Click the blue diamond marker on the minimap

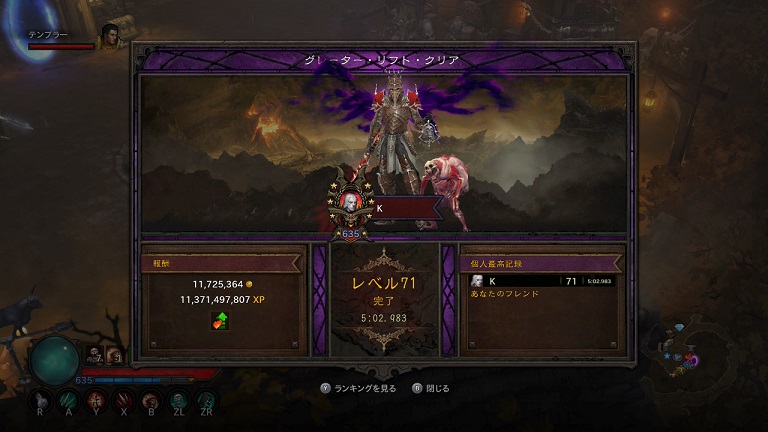(x=680, y=329)
